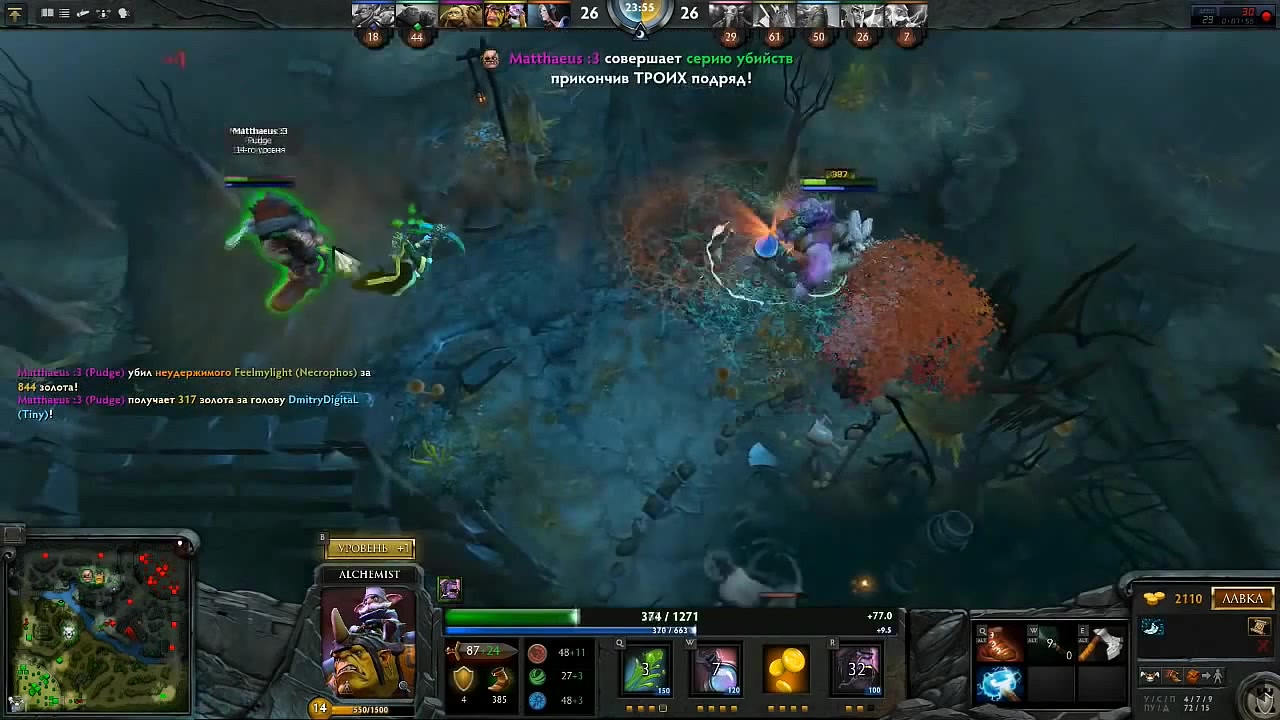
Task: Activate the Glyph of Fortification button
Action: point(1259,699)
